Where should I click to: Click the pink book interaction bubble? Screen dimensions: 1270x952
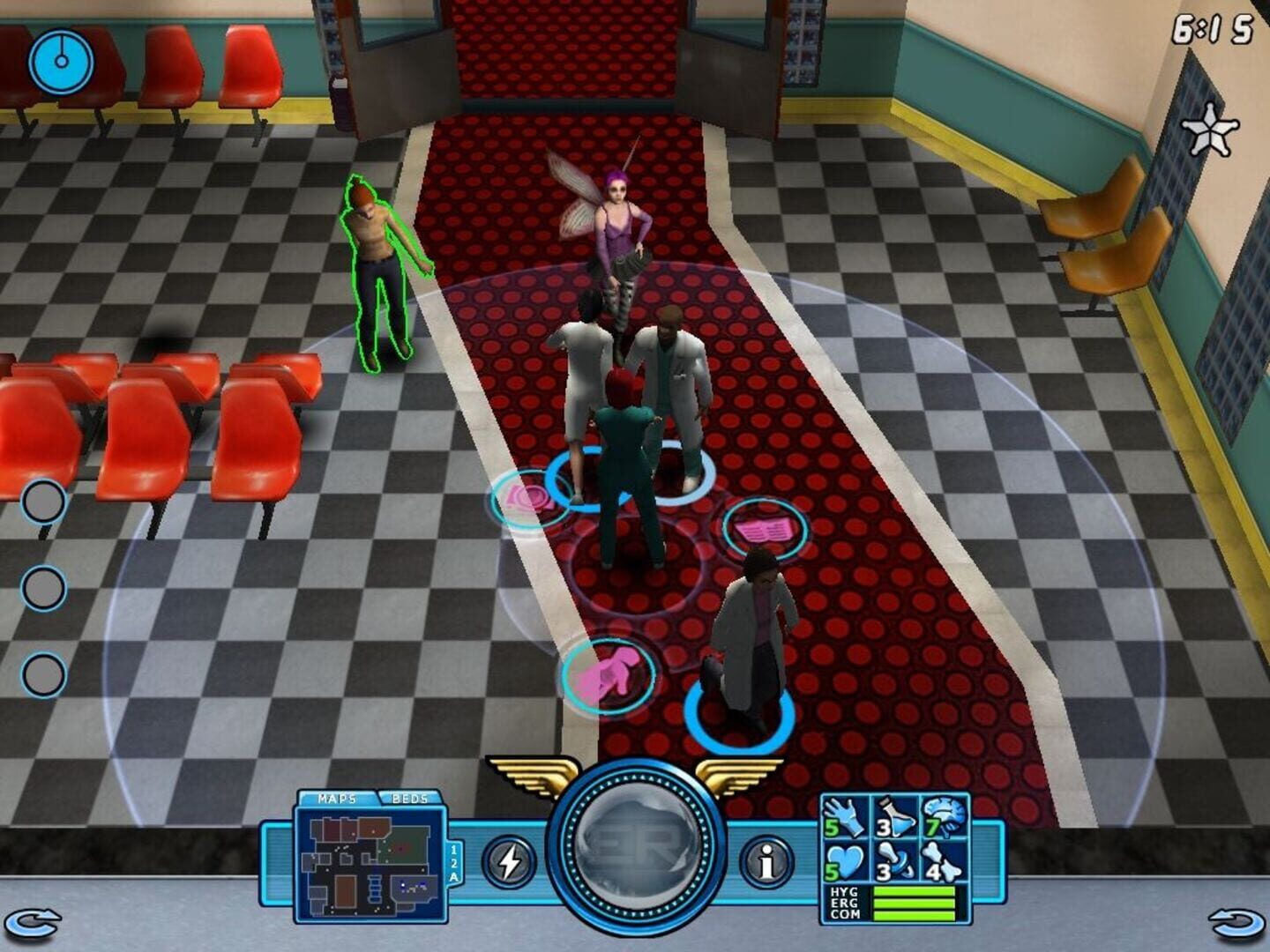click(765, 526)
